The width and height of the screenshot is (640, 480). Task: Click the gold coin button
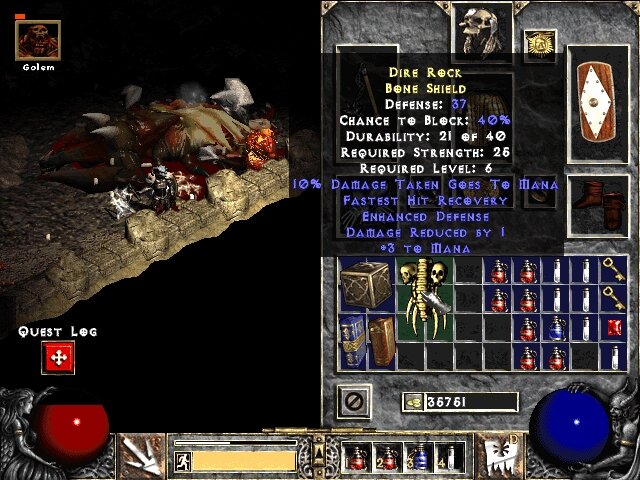412,402
